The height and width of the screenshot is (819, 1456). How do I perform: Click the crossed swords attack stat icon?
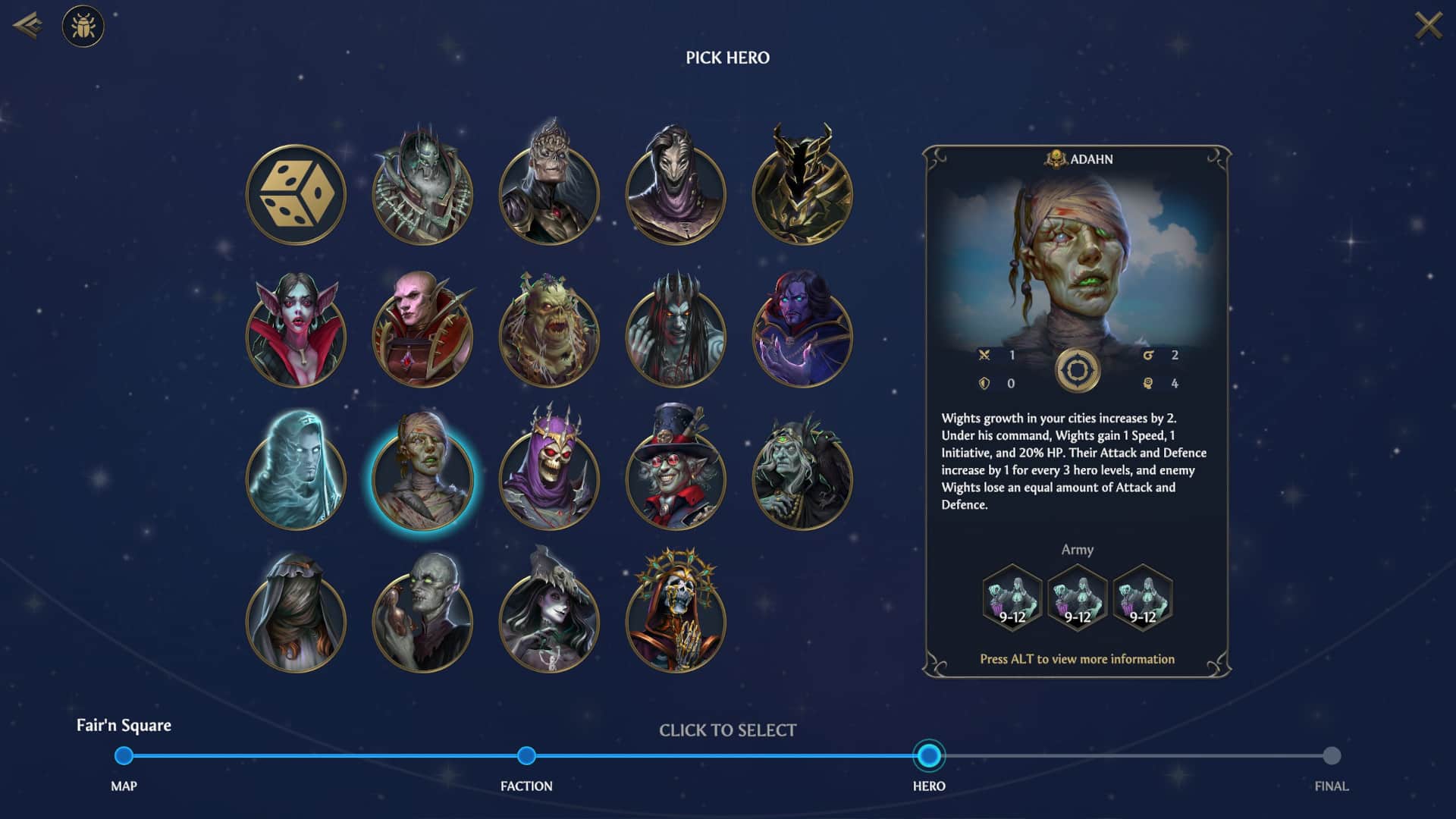click(984, 353)
